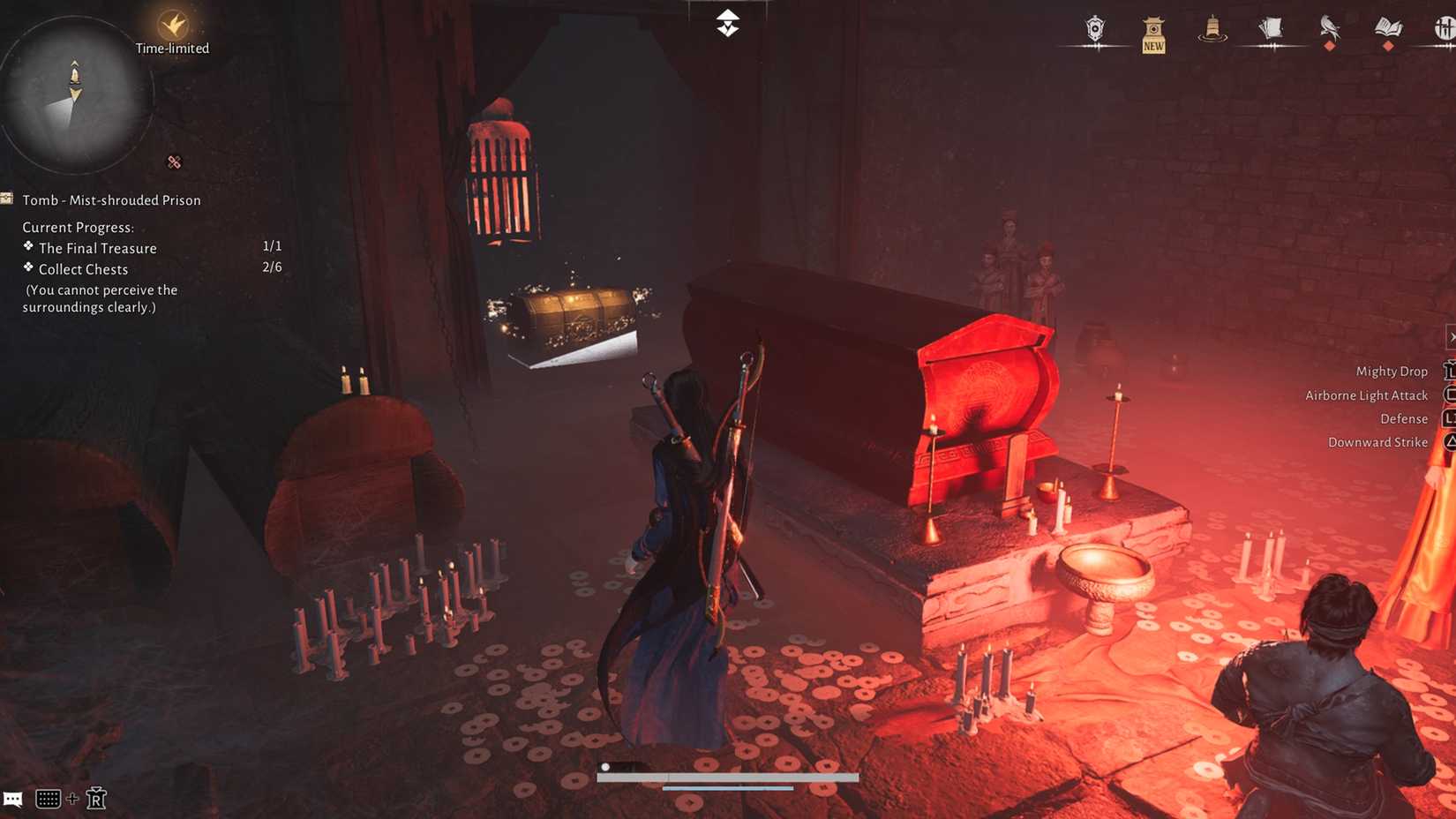Expand the arrow indicator at top center
The image size is (1456, 819).
click(x=726, y=23)
